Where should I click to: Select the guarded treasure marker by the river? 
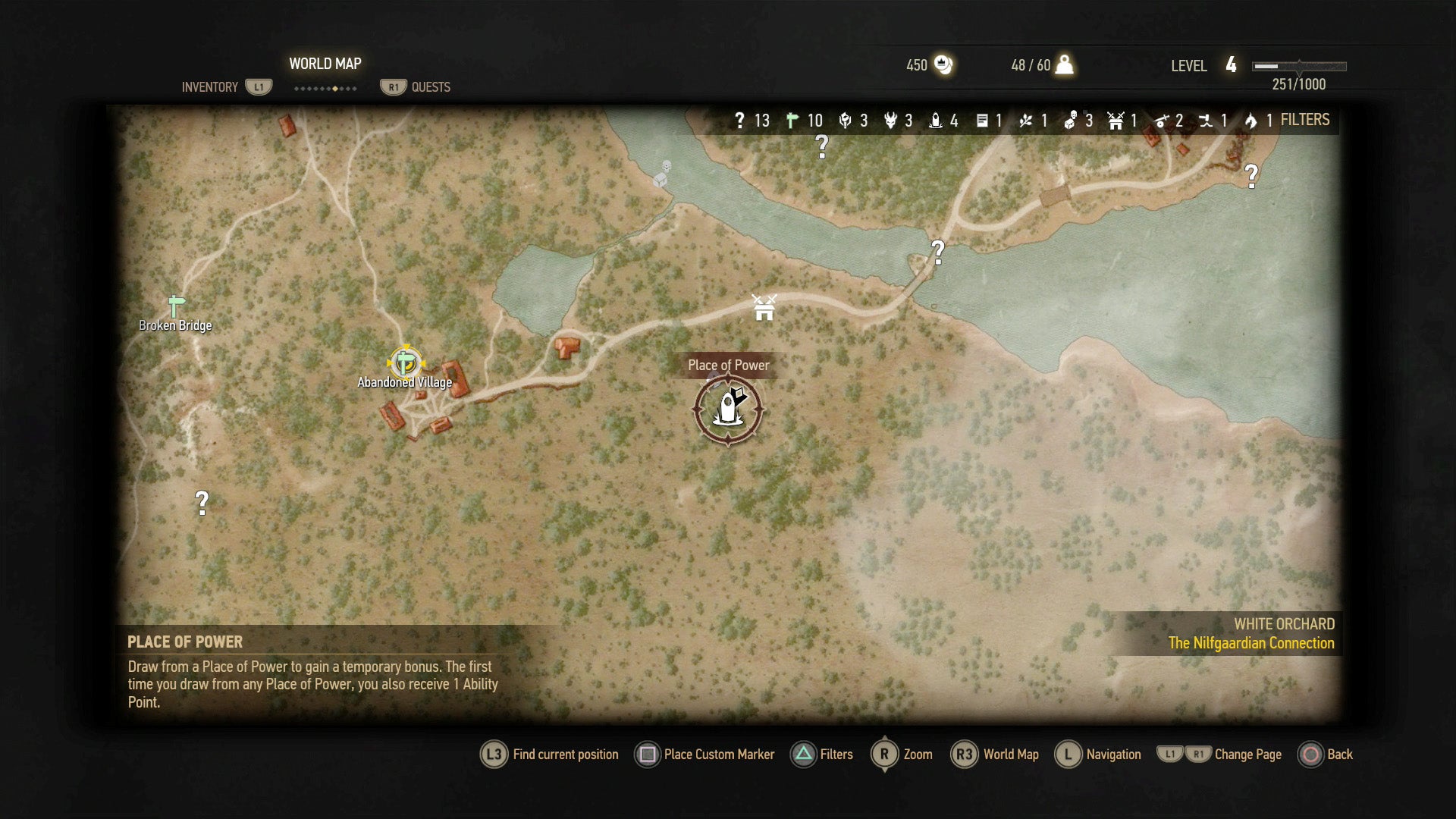(663, 174)
